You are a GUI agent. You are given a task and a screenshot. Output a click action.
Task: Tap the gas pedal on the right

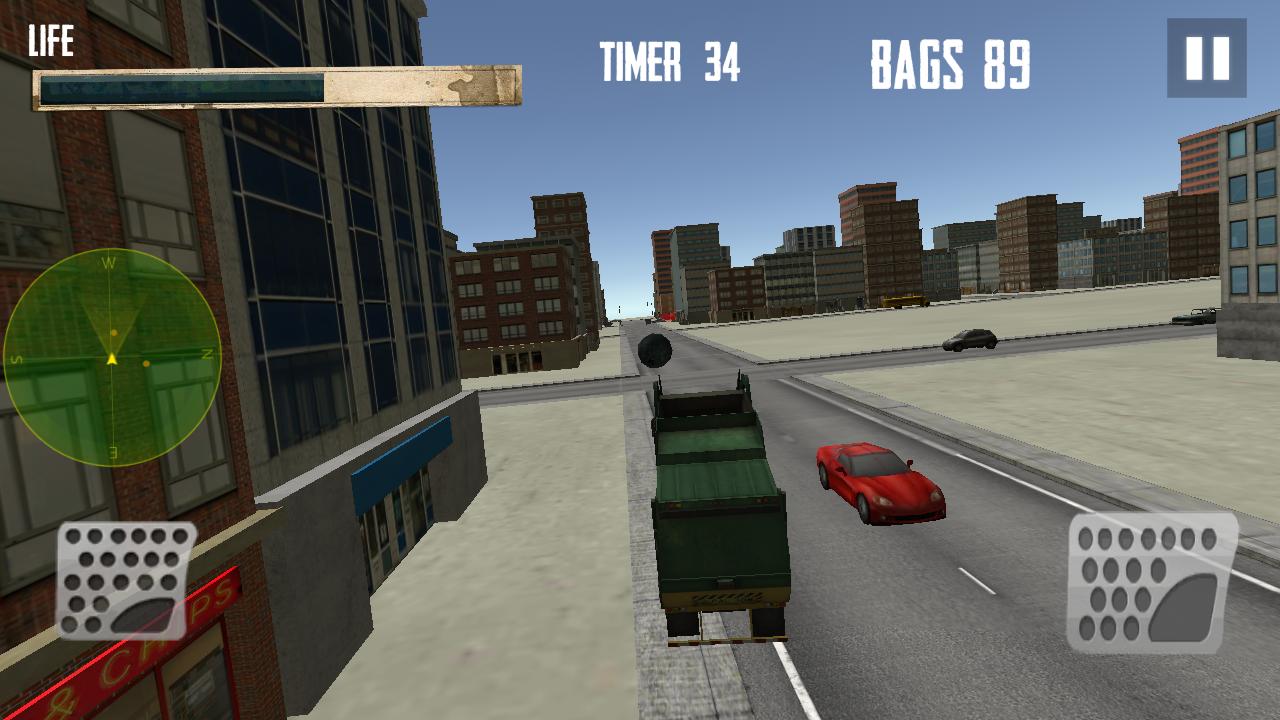pos(1150,585)
